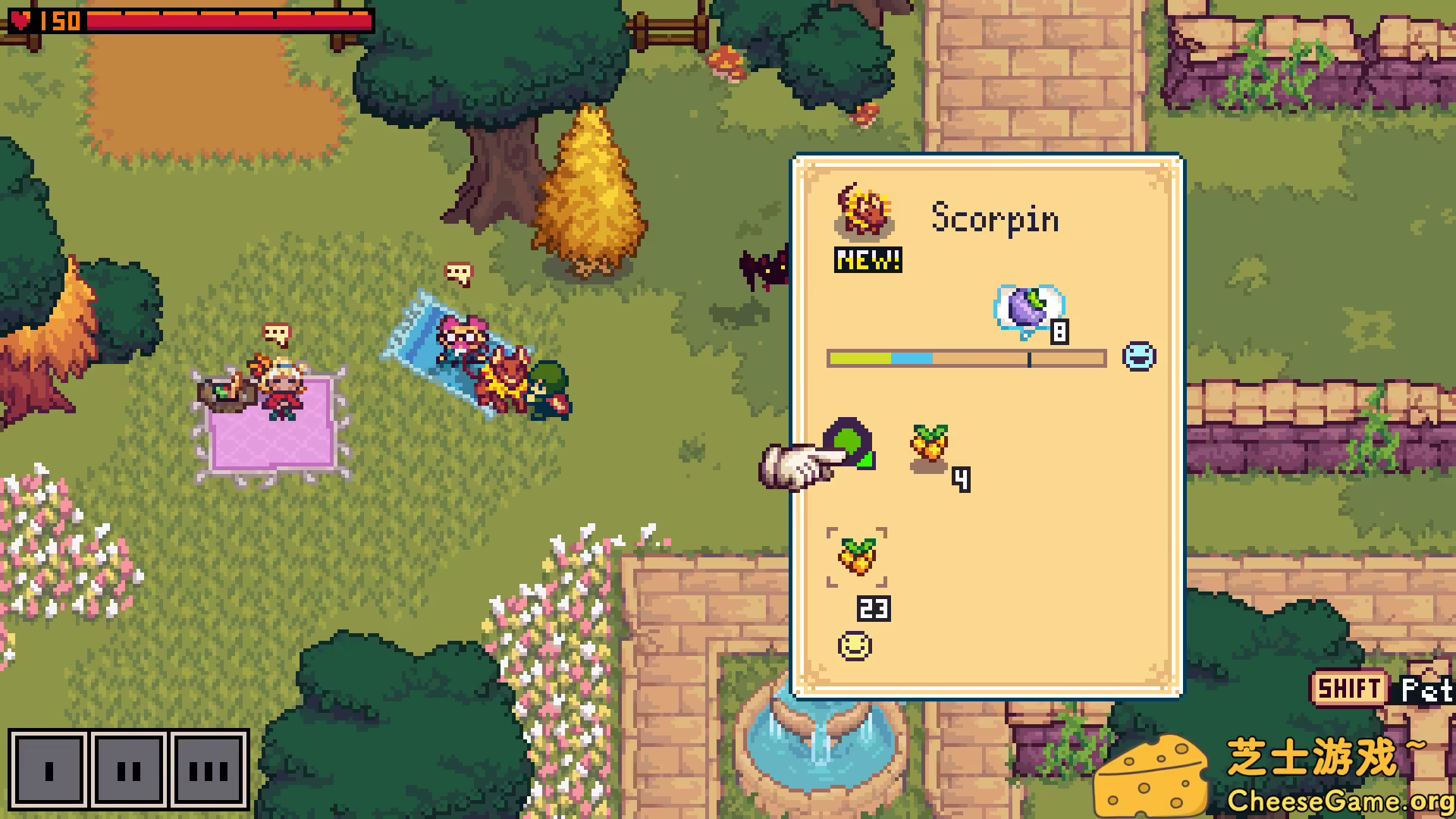Click the purple turnip request bubble
Viewport: 1456px width, 819px height.
click(1029, 309)
